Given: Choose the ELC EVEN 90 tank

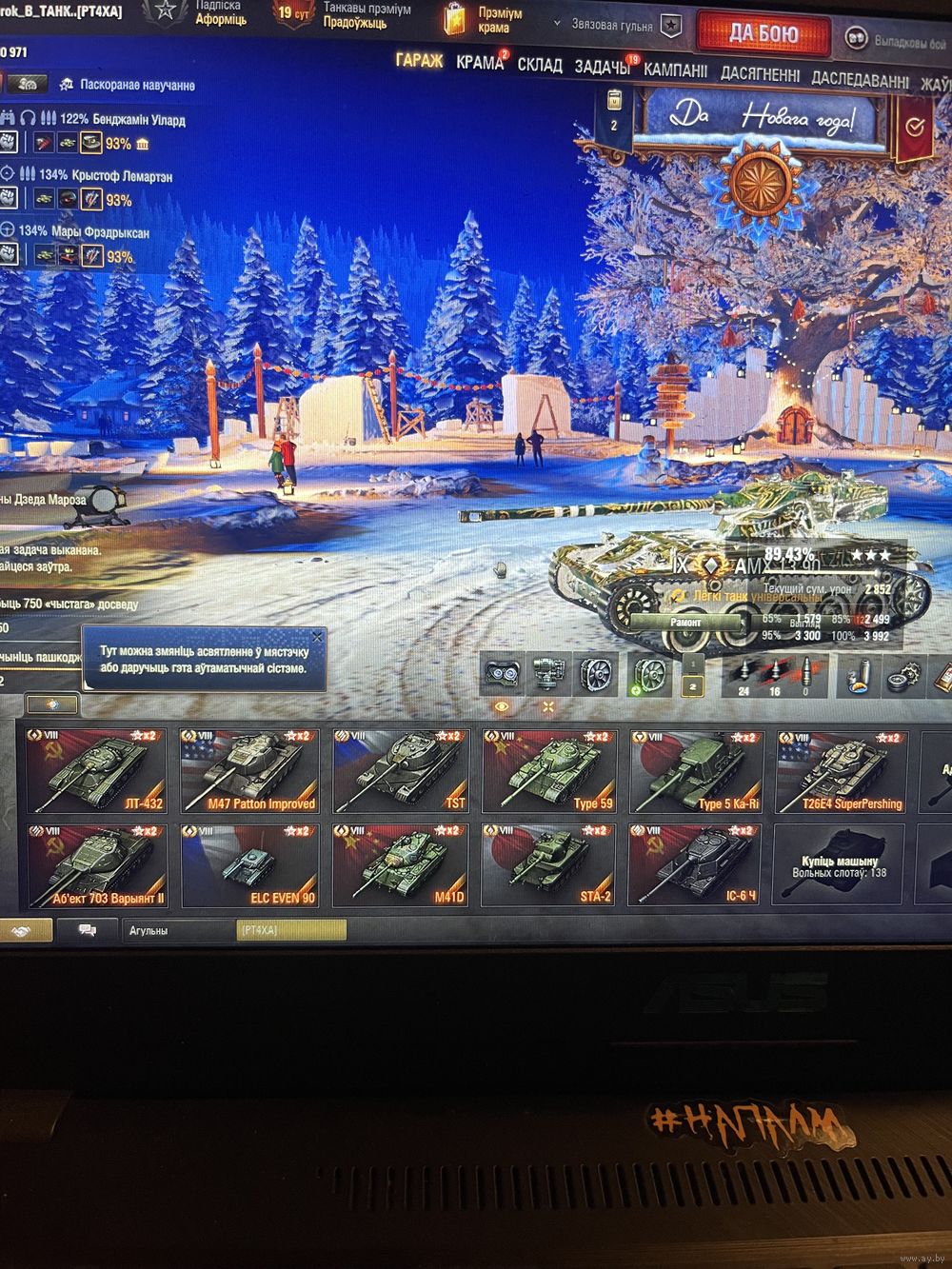Looking at the screenshot, I should pyautogui.click(x=249, y=865).
